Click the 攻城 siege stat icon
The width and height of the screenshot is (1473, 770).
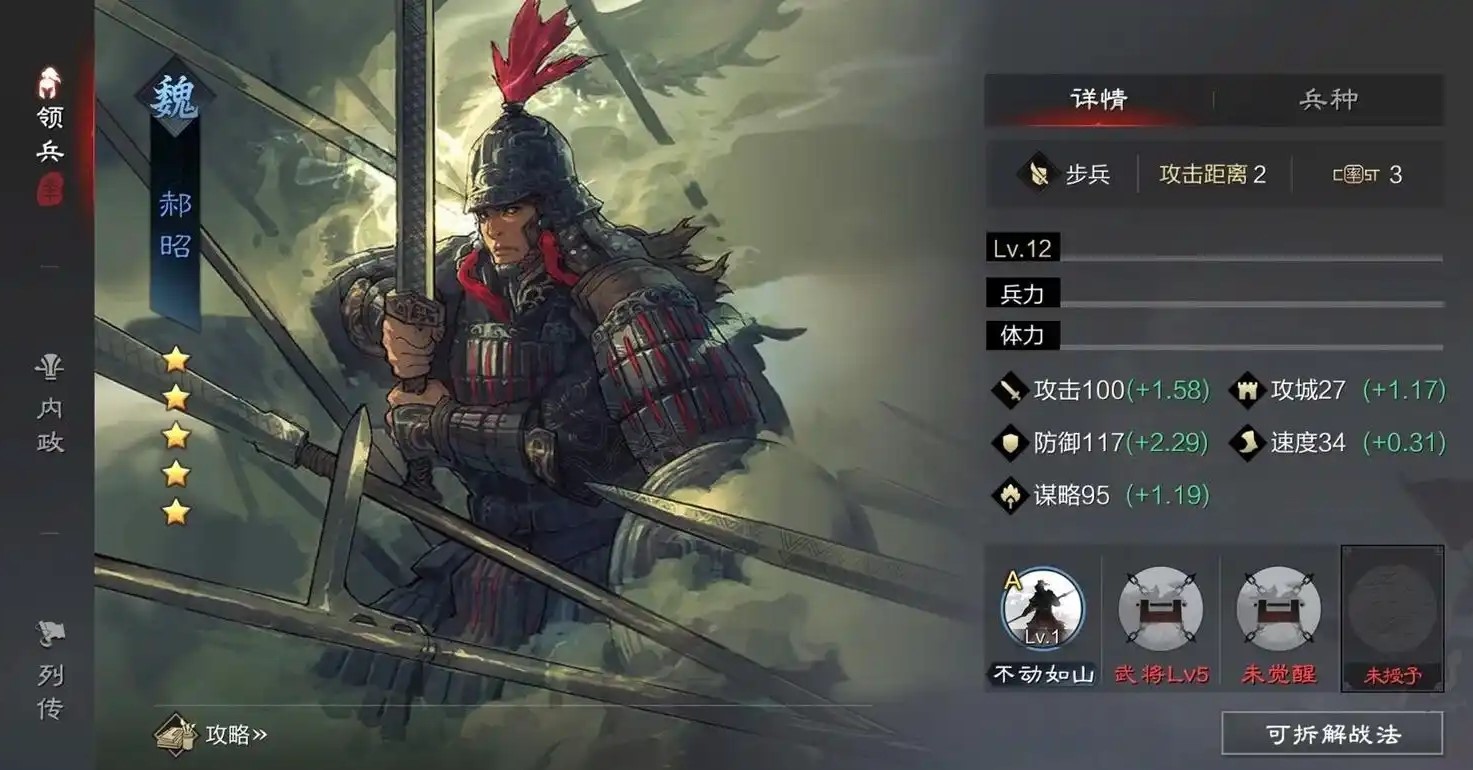click(x=1246, y=390)
